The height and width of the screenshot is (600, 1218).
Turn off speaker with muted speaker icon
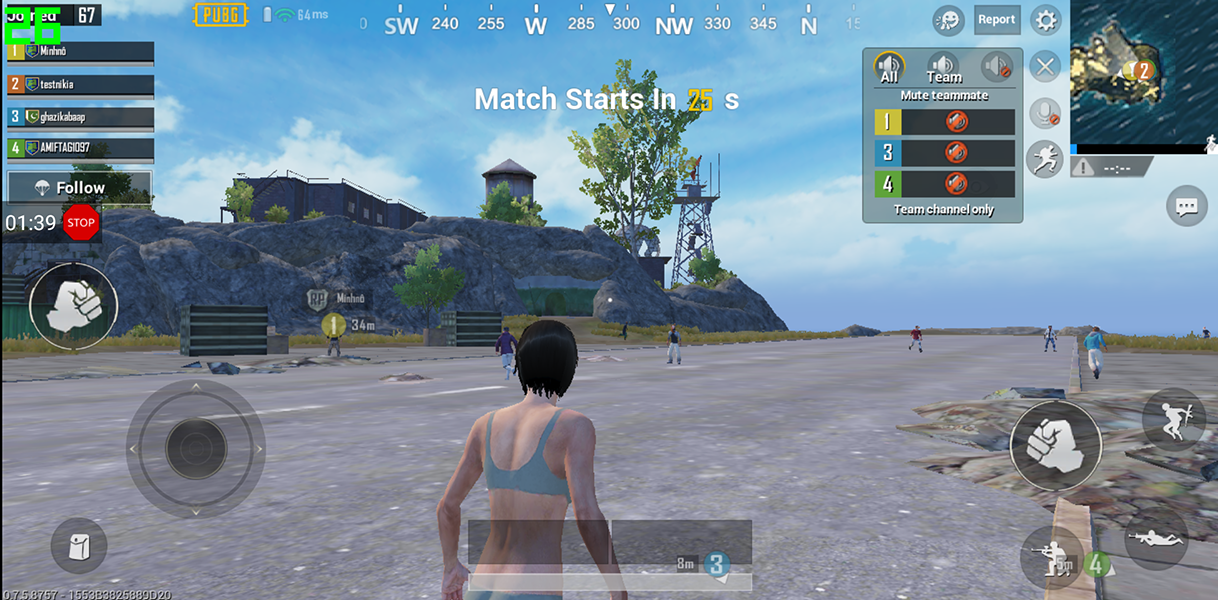[x=997, y=68]
